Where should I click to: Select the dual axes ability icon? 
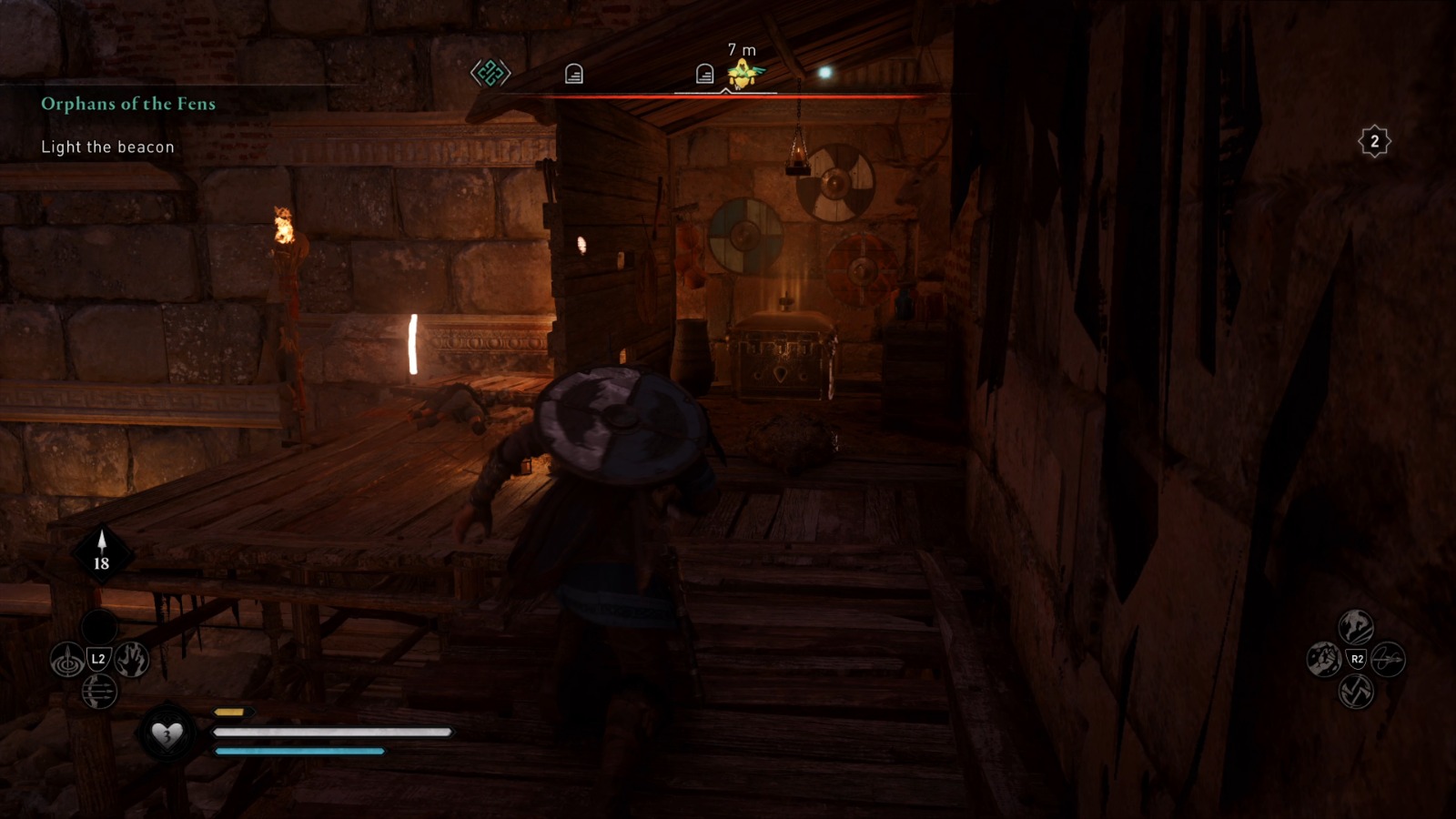[x=1355, y=693]
